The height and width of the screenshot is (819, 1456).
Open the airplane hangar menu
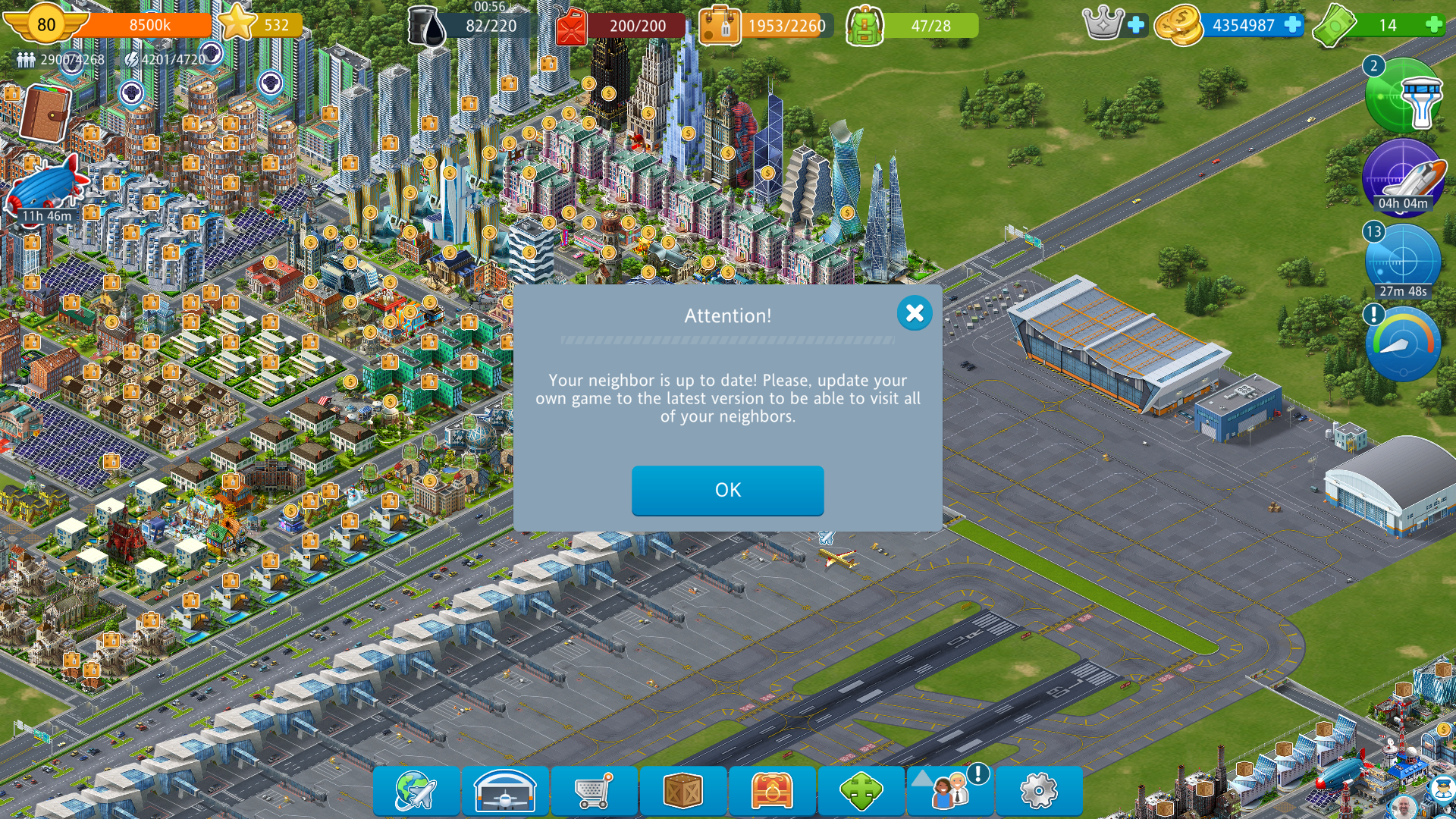point(505,791)
